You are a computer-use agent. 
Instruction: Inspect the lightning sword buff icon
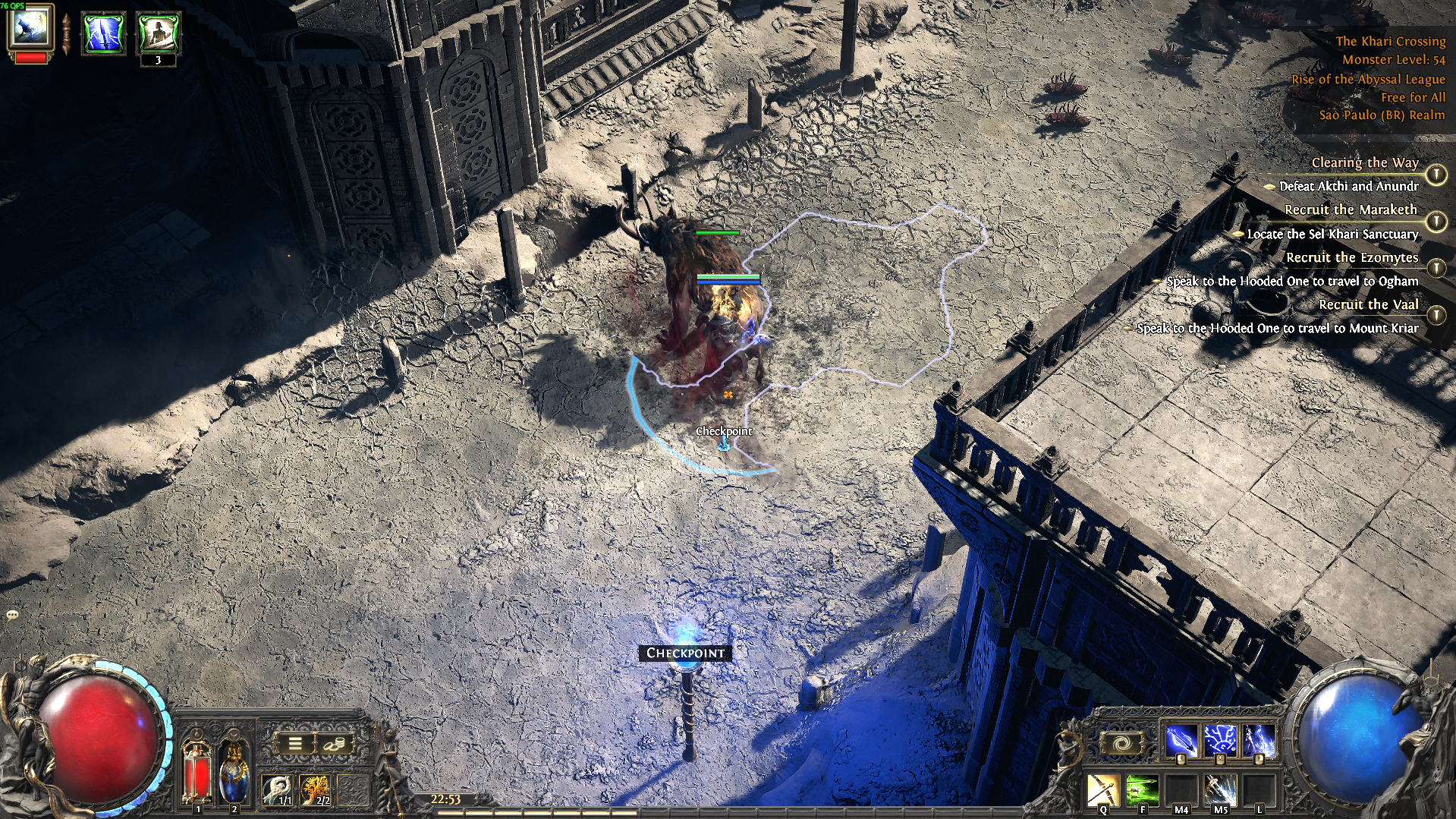coord(103,33)
